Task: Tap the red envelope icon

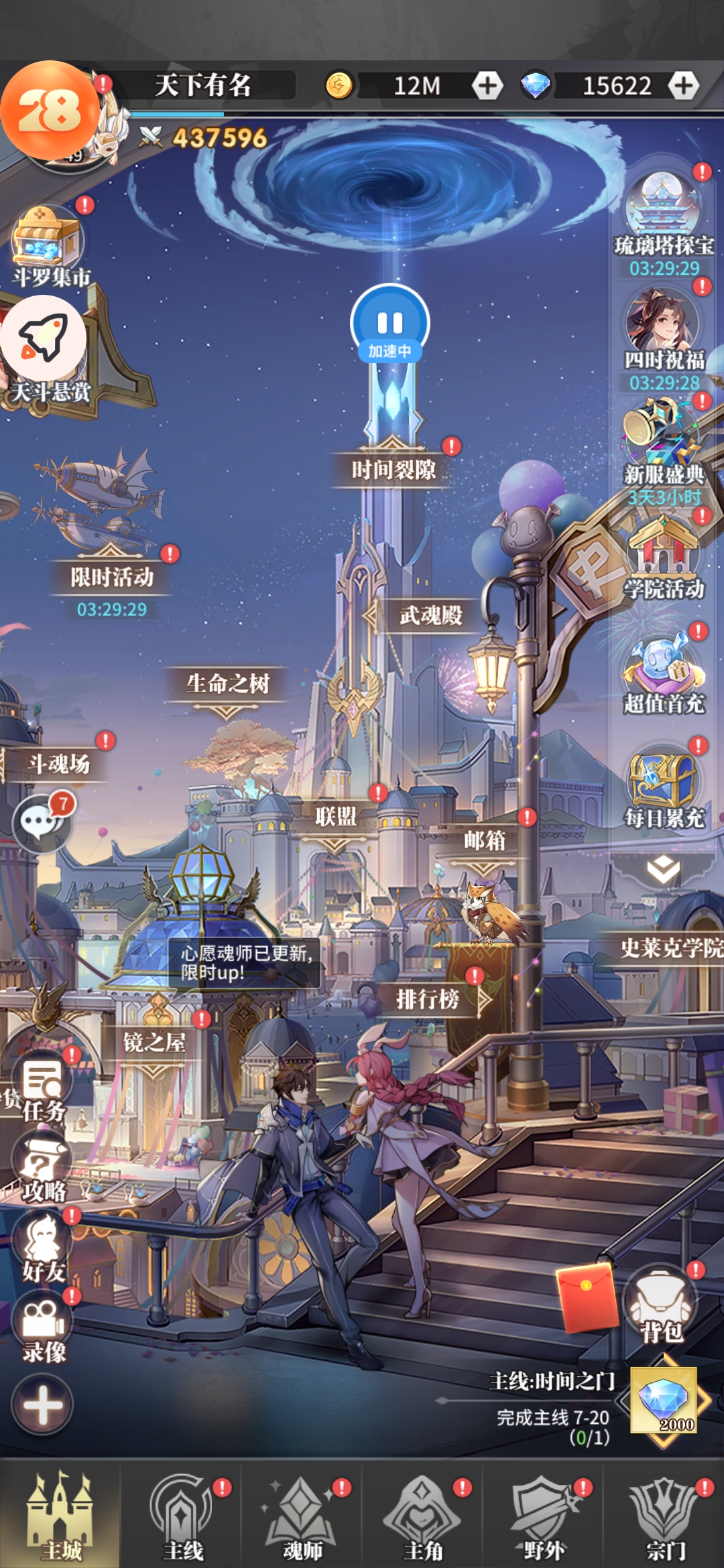Action: (x=588, y=1297)
